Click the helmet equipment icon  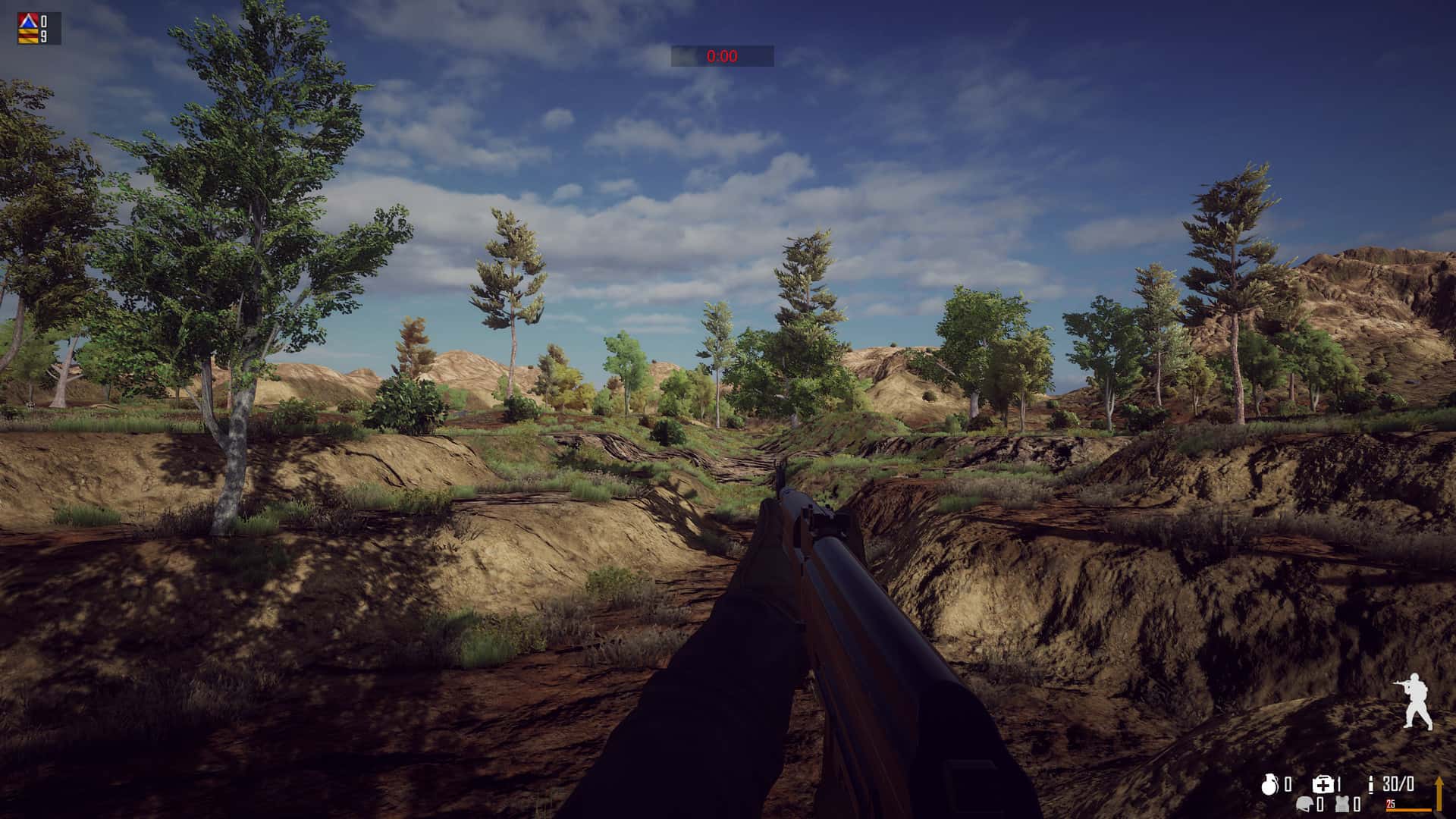tap(1305, 804)
